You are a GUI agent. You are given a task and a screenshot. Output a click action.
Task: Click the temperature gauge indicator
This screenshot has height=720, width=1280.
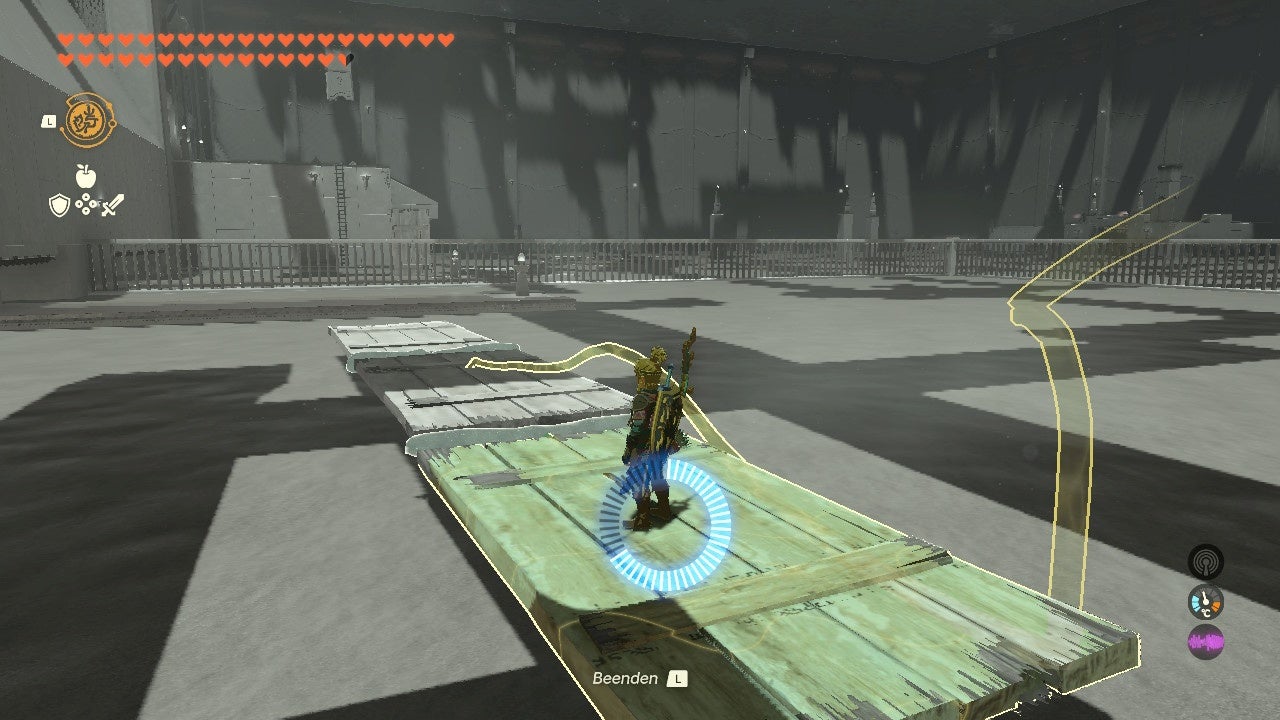1205,602
